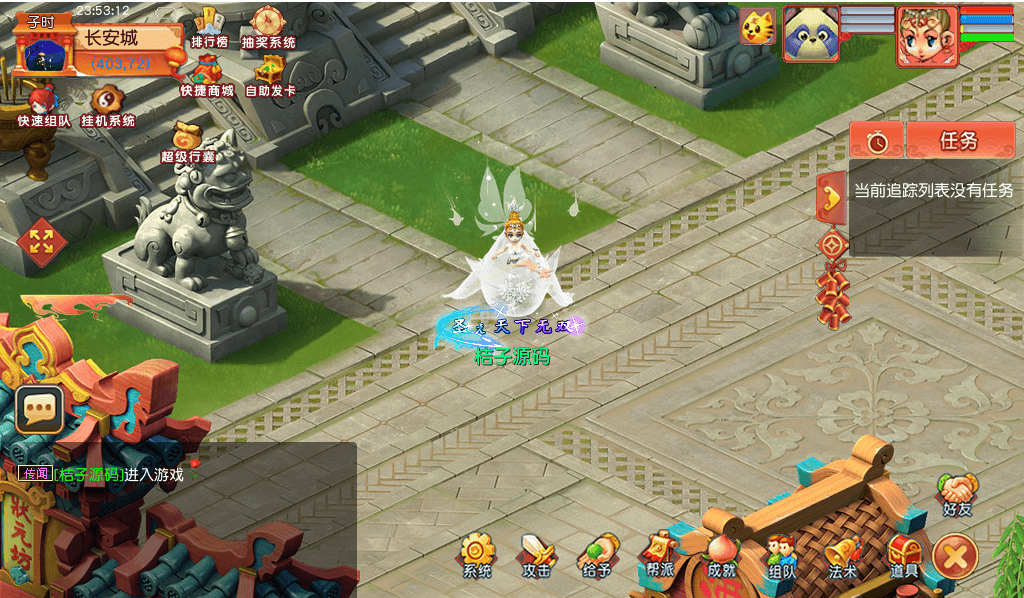Open the 任务 quest tab
Image resolution: width=1024 pixels, height=598 pixels.
(x=959, y=141)
